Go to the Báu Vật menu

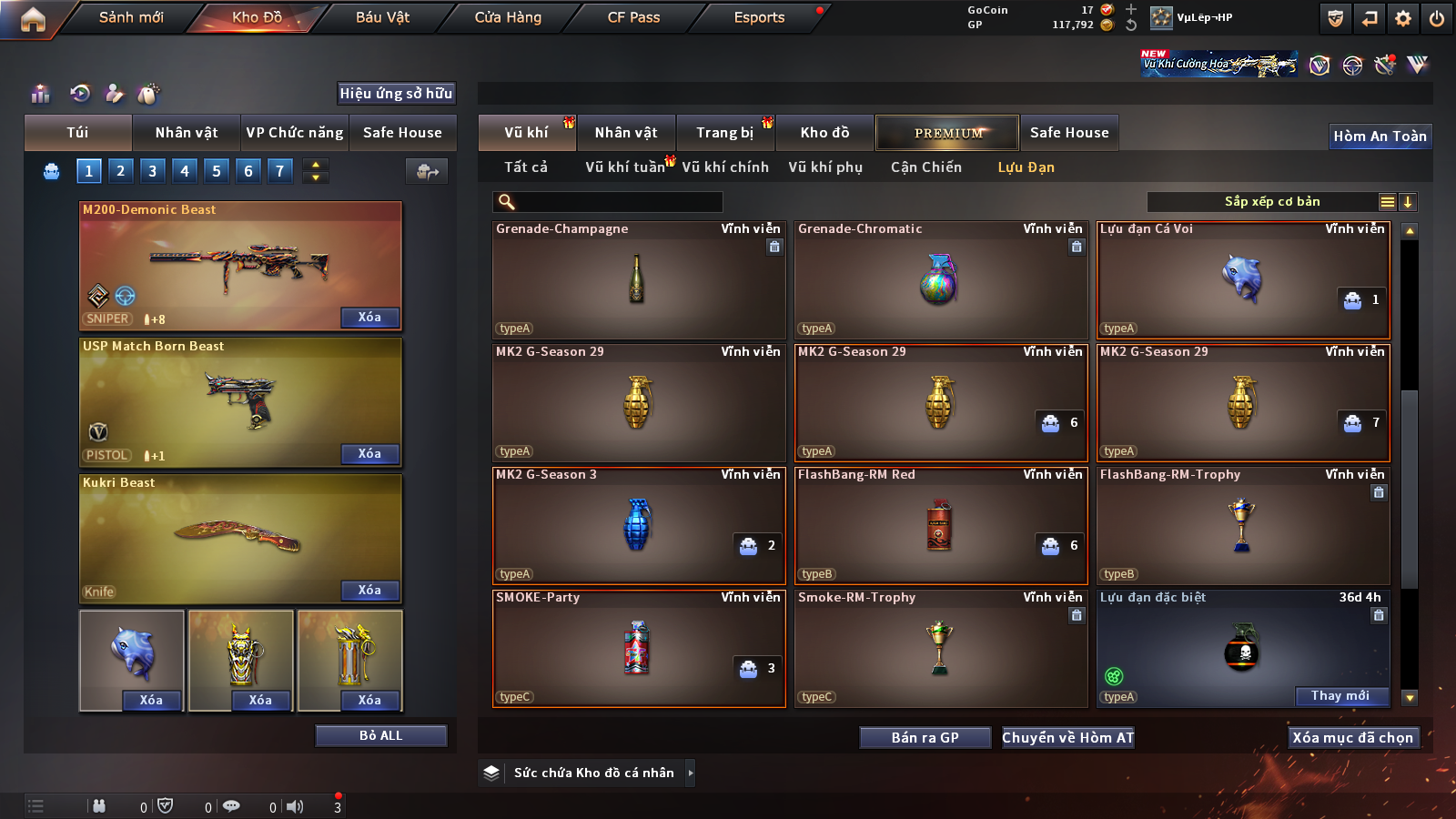(x=382, y=17)
